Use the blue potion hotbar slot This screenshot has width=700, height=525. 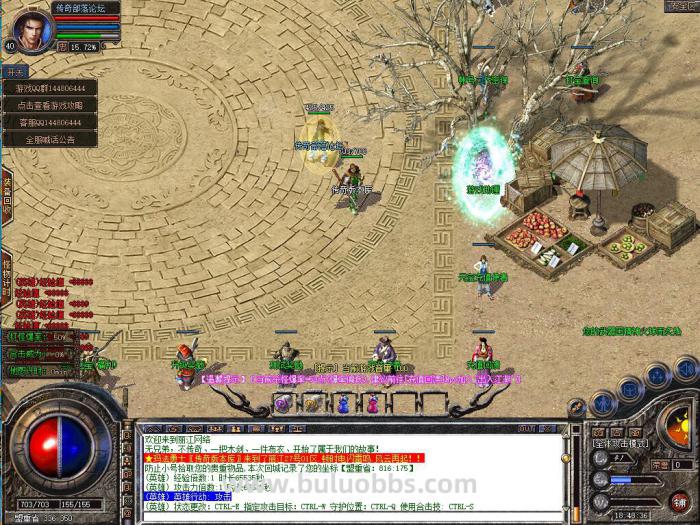342,403
